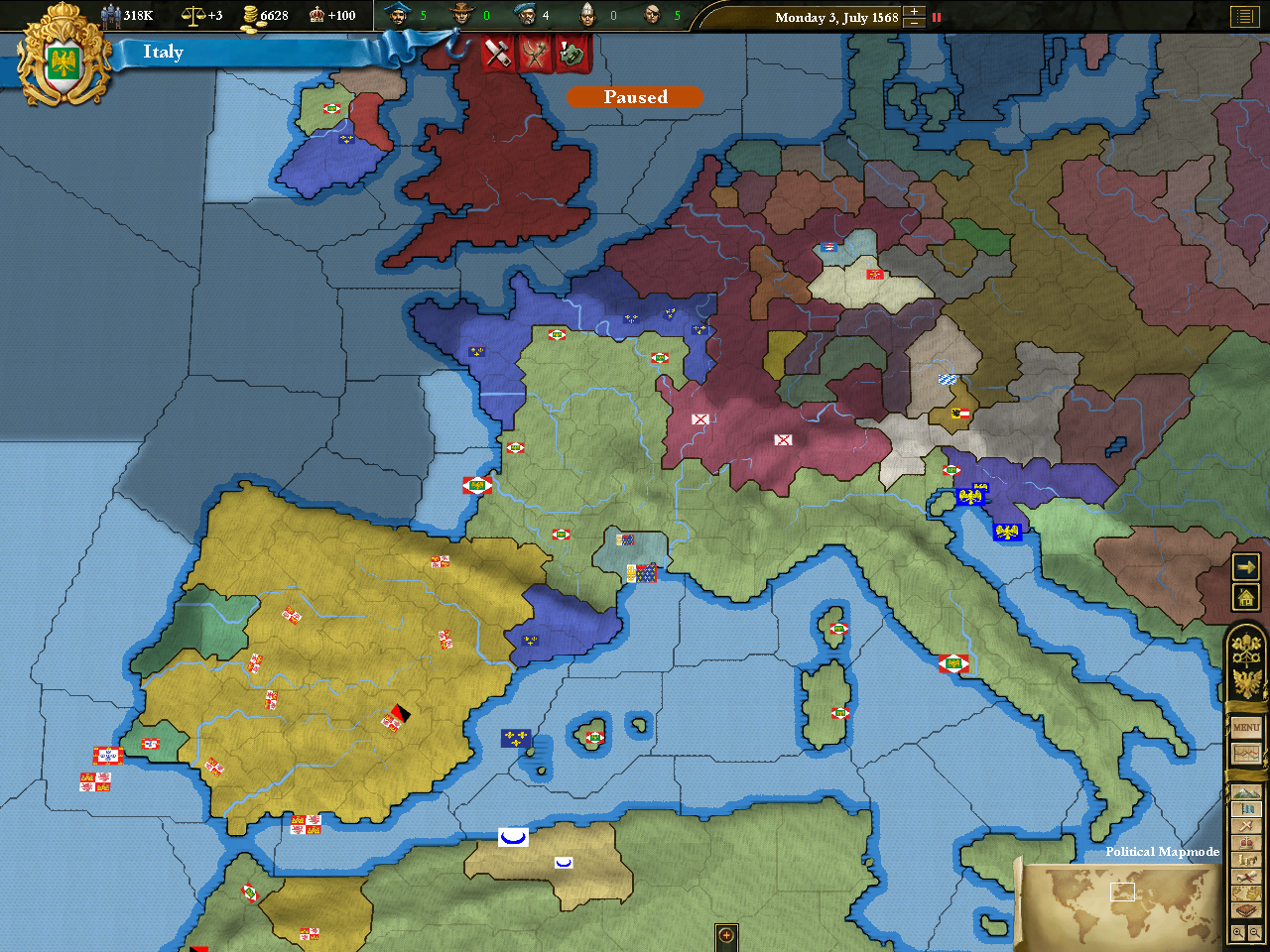Screen dimensions: 1270x952
Task: Zoom out with the minus magnifier
Action: tap(1255, 933)
